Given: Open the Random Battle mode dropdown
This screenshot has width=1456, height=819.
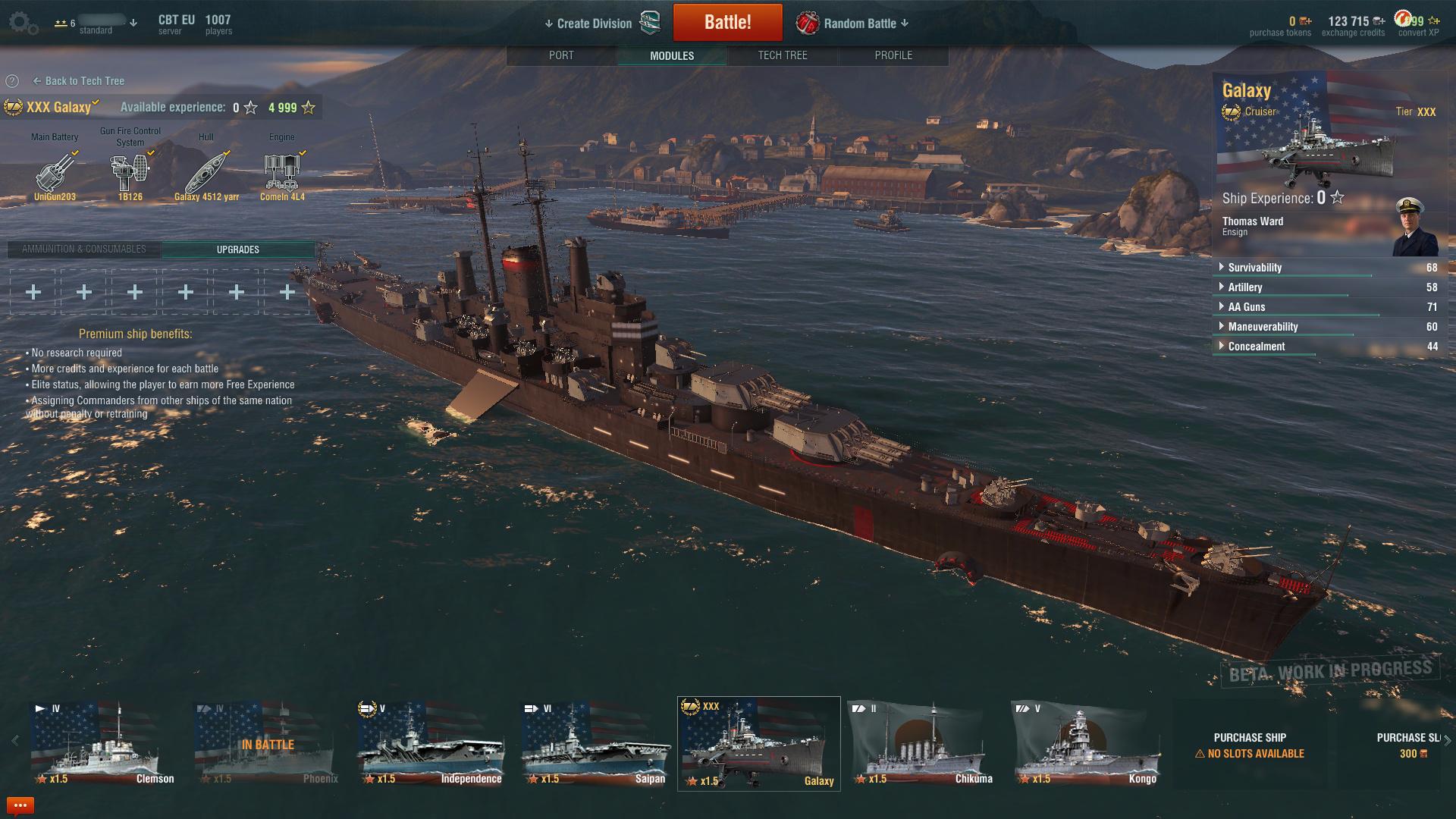Looking at the screenshot, I should 860,24.
